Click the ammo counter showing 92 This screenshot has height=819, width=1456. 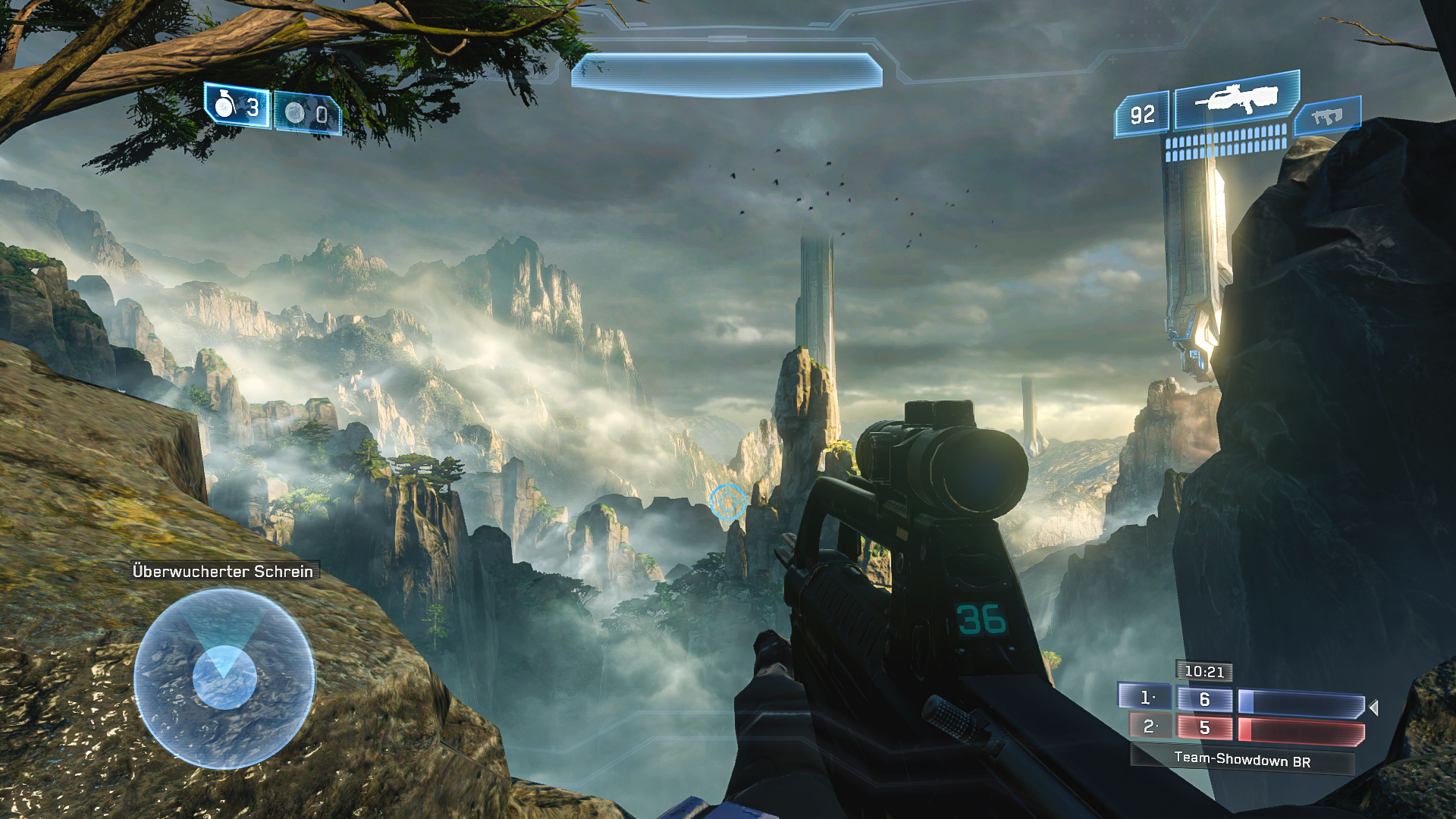pyautogui.click(x=1141, y=113)
